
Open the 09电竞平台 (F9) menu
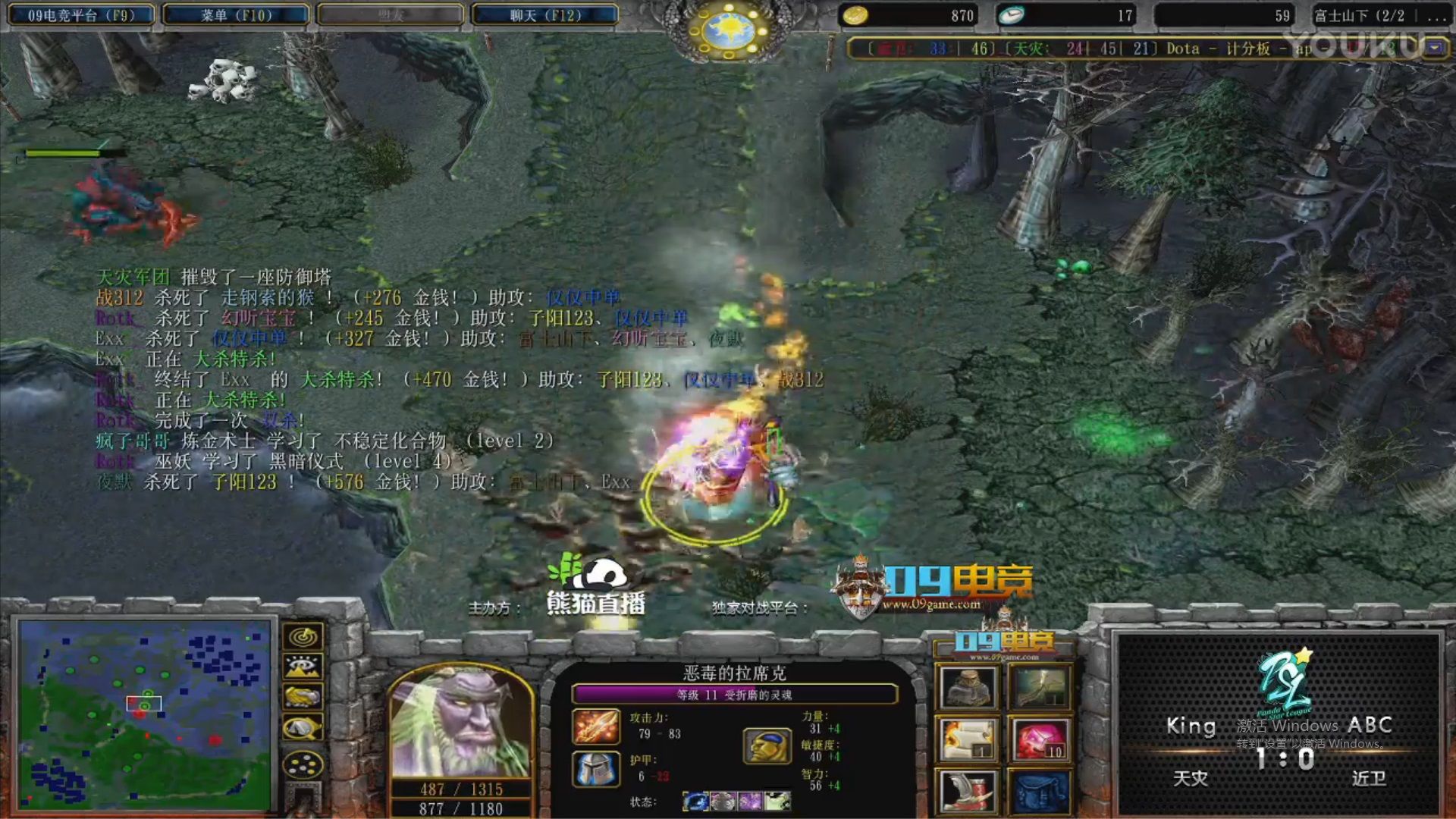[x=81, y=15]
